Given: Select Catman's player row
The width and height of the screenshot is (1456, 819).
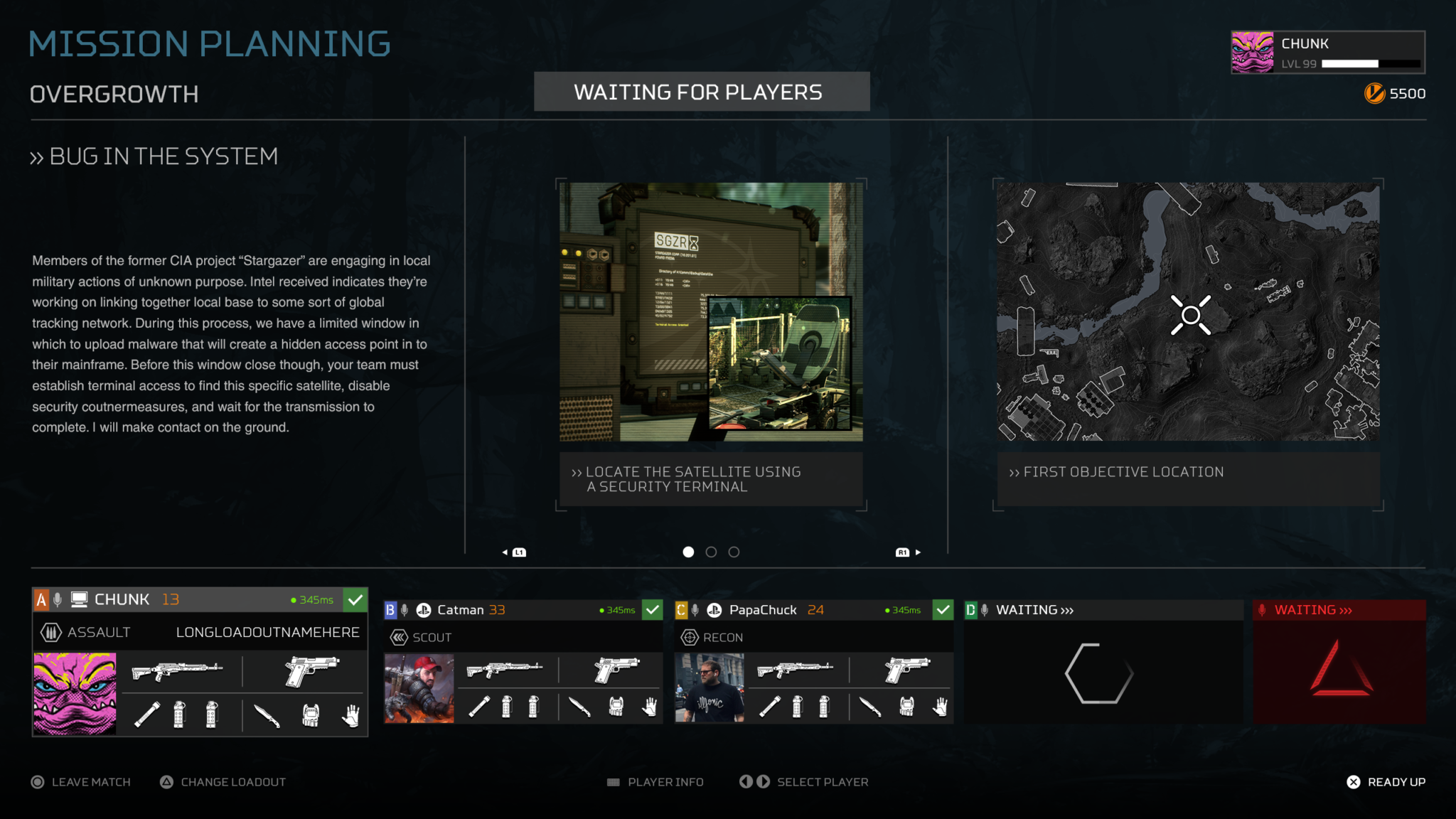Looking at the screenshot, I should pos(523,610).
